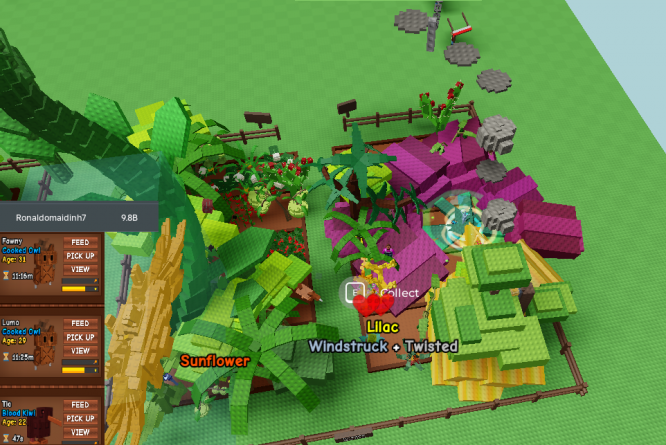
Task: Feed the pet named Fawny
Action: pyautogui.click(x=80, y=242)
